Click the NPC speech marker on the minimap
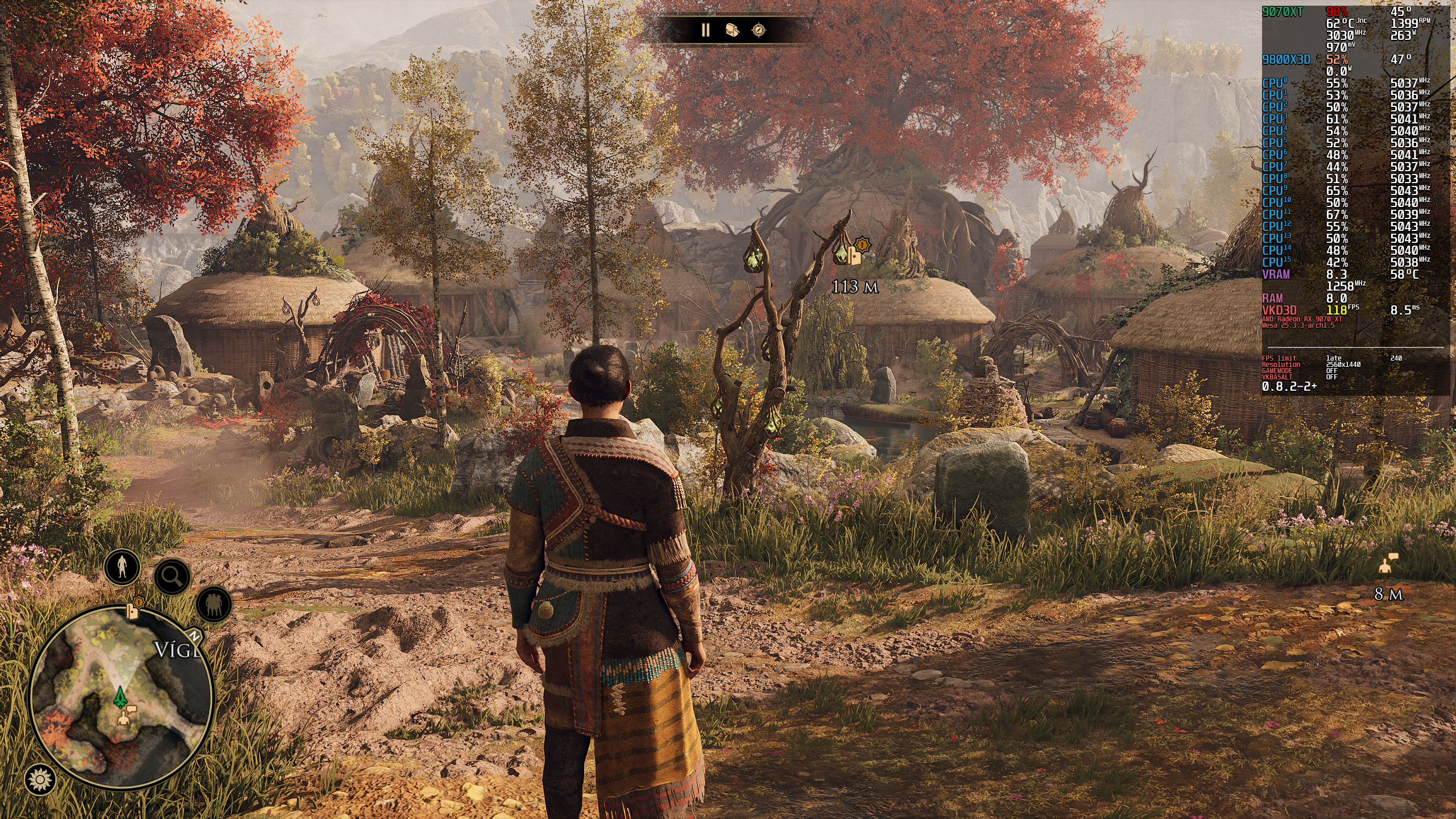The image size is (1456, 819). pyautogui.click(x=125, y=715)
